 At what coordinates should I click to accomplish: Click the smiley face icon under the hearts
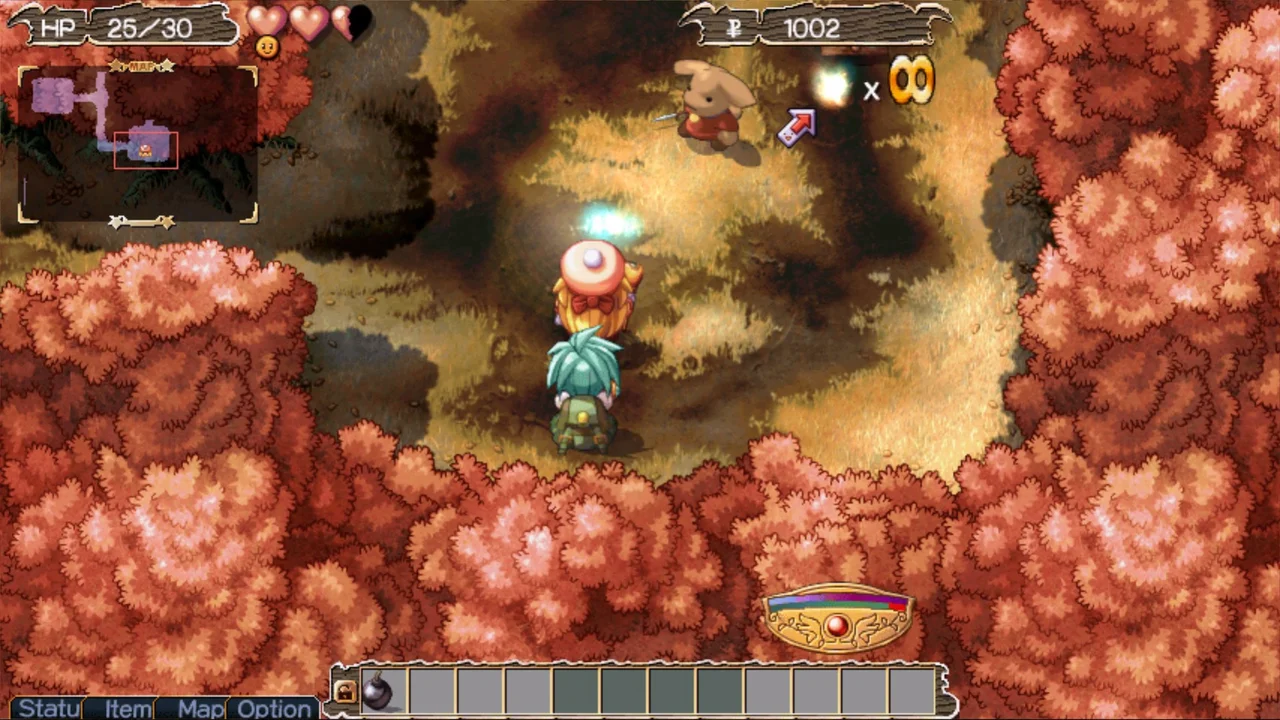click(x=267, y=46)
